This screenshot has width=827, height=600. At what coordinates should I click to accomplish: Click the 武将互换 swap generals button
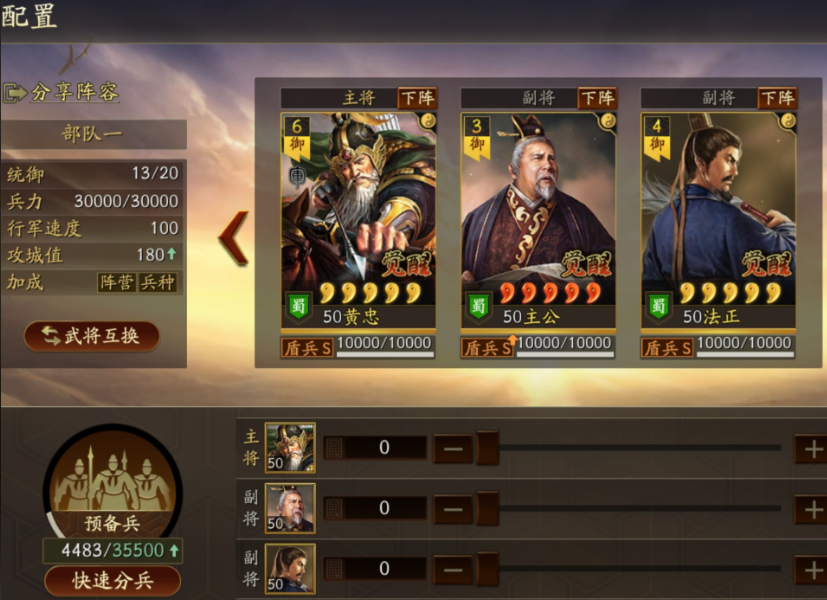[92, 336]
